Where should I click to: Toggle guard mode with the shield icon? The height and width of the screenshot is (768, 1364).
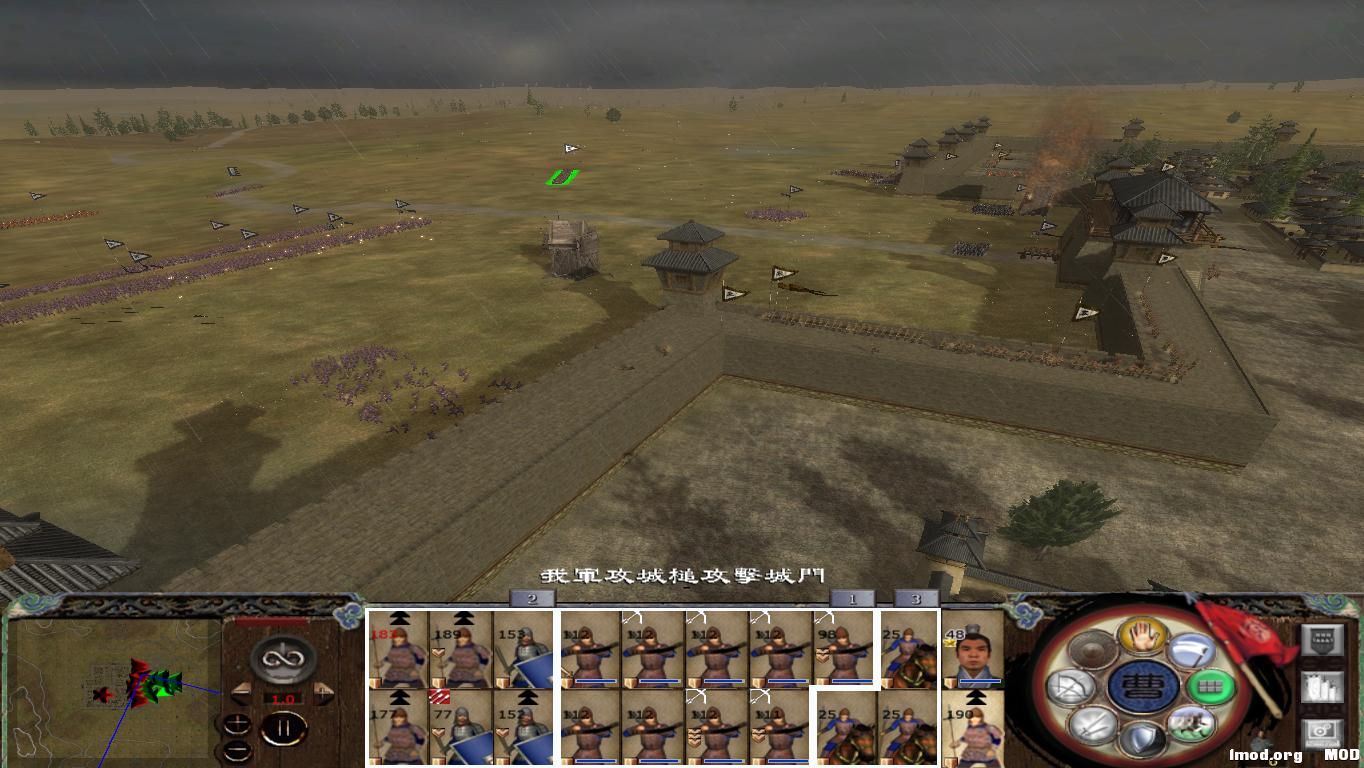[1146, 736]
